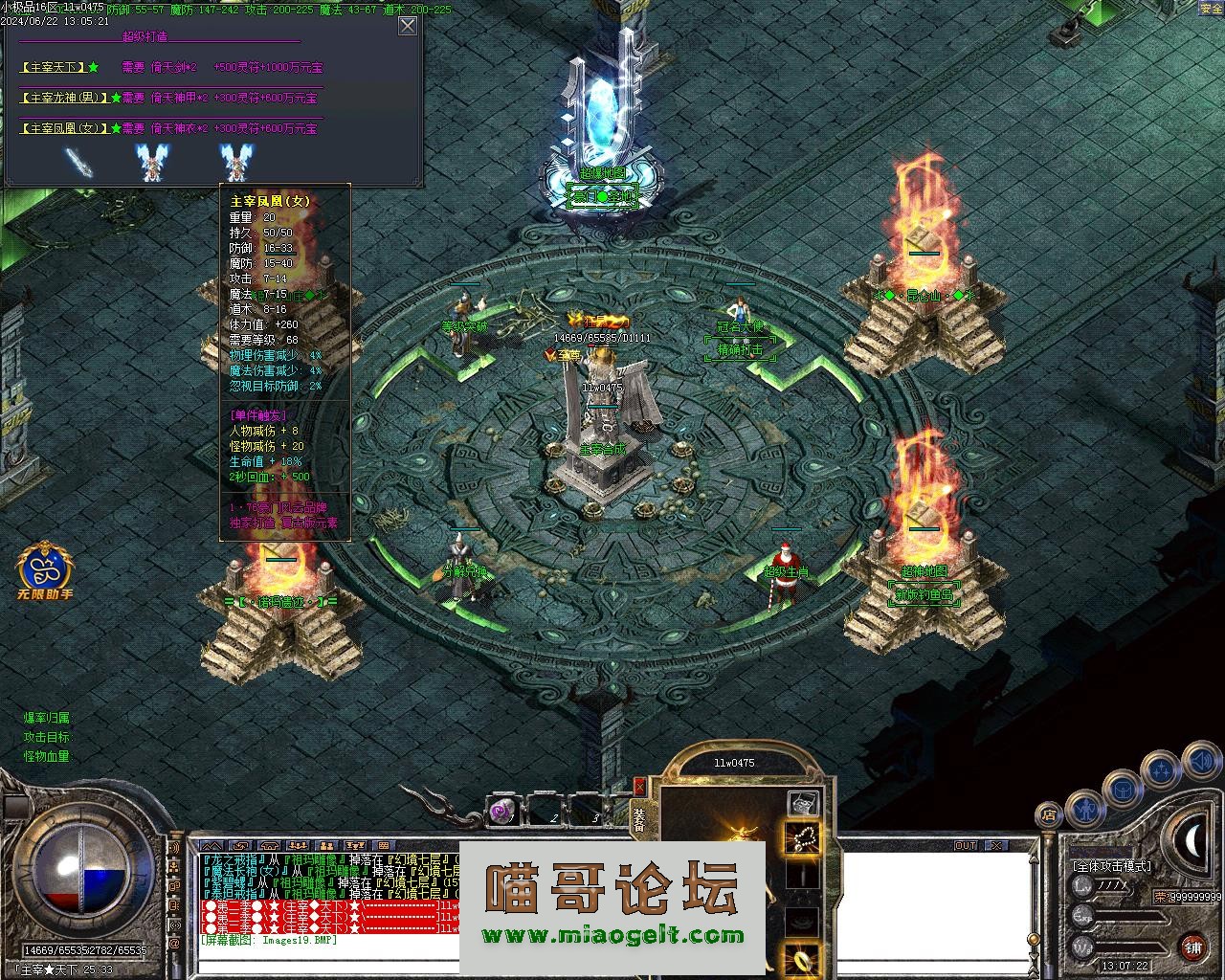1225x980 pixels.
Task: Open the bag inventory round button
Action: [1122, 791]
